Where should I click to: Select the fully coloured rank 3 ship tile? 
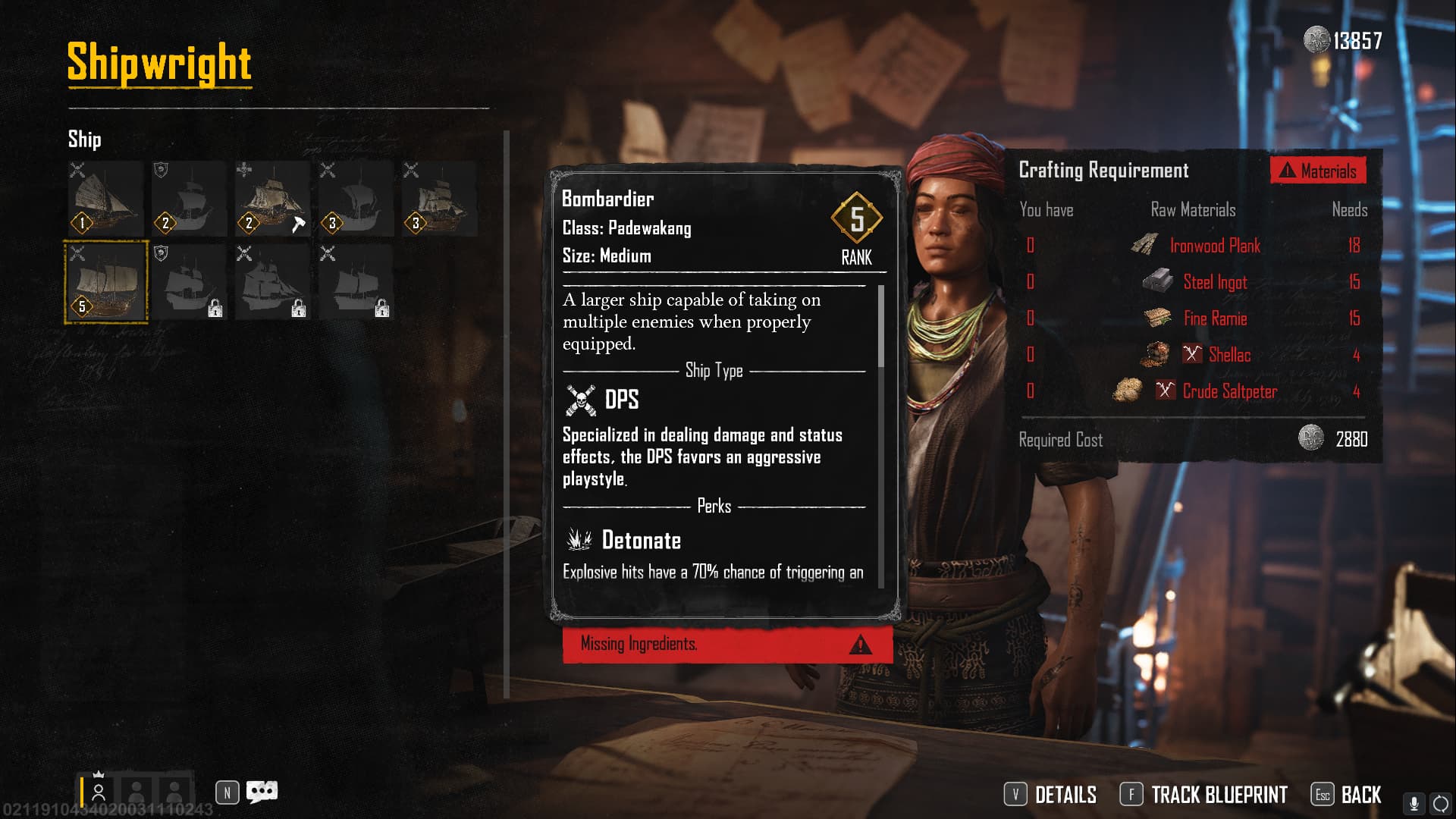(439, 199)
